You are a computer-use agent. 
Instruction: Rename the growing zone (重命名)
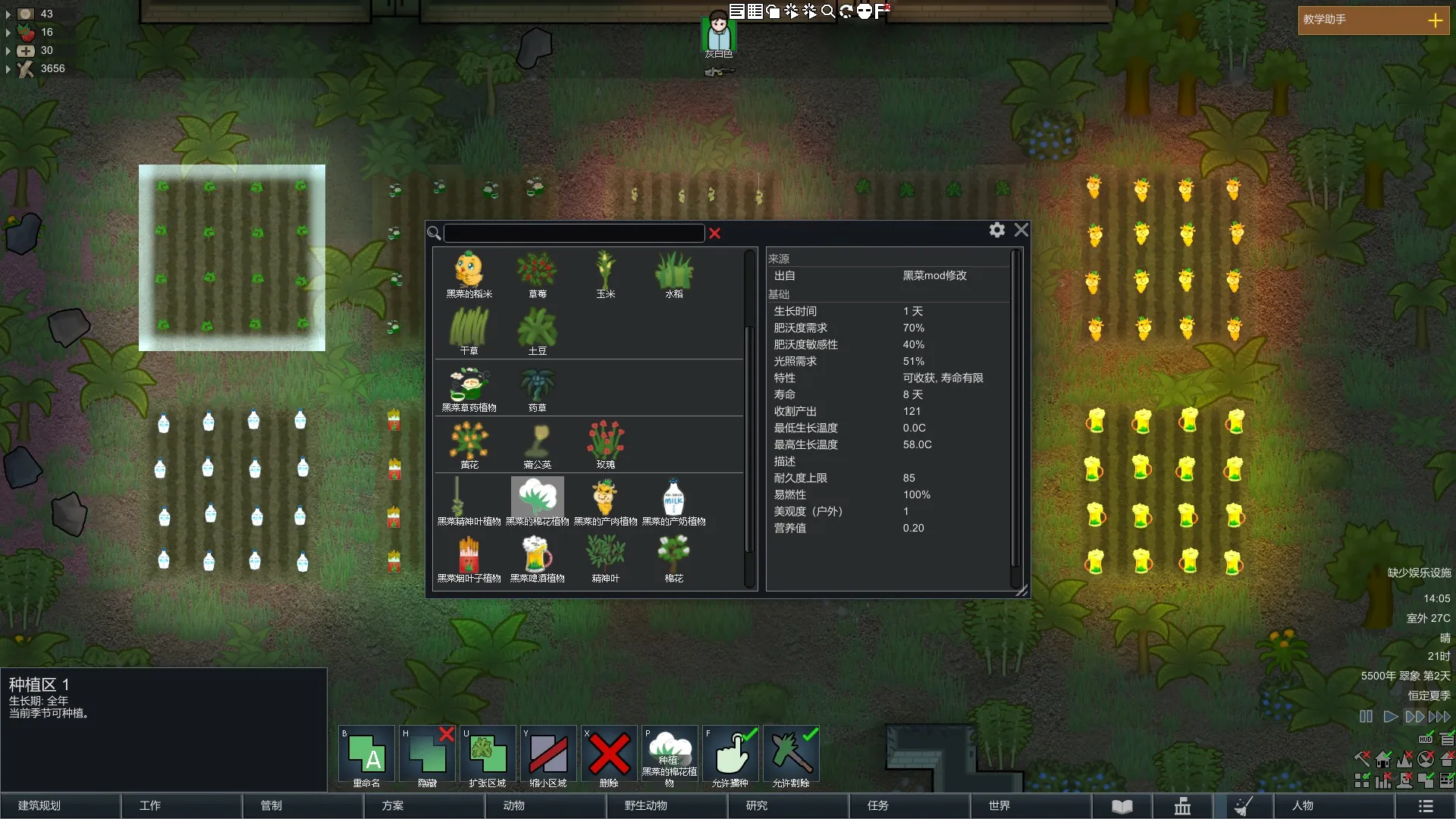click(366, 758)
